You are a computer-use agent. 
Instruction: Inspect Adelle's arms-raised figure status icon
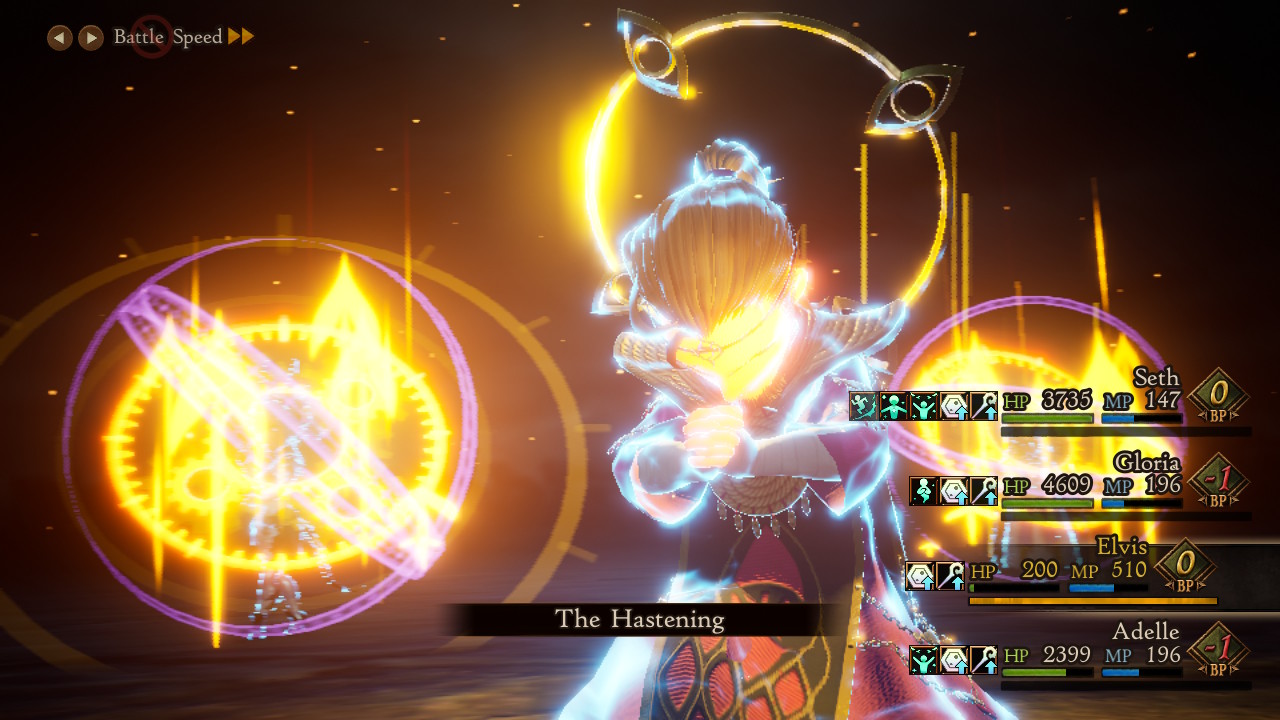click(923, 660)
